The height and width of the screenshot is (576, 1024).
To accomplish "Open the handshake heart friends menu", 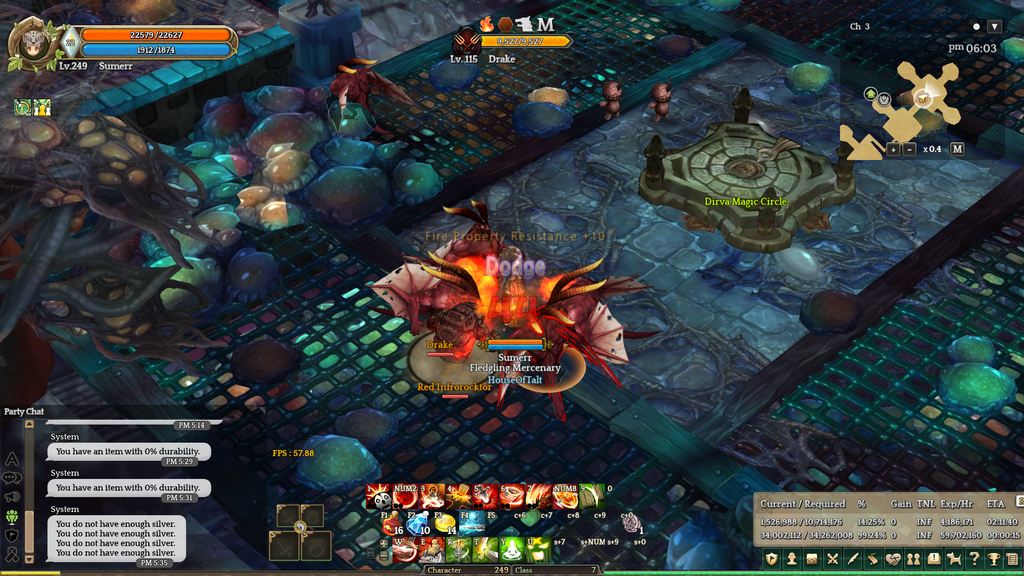I will pos(893,559).
